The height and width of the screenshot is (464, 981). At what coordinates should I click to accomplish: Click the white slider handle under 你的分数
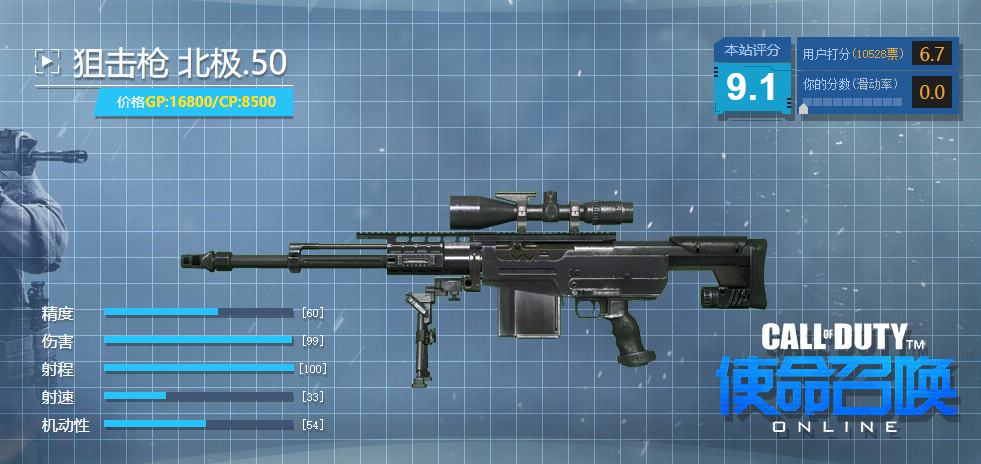coord(804,108)
